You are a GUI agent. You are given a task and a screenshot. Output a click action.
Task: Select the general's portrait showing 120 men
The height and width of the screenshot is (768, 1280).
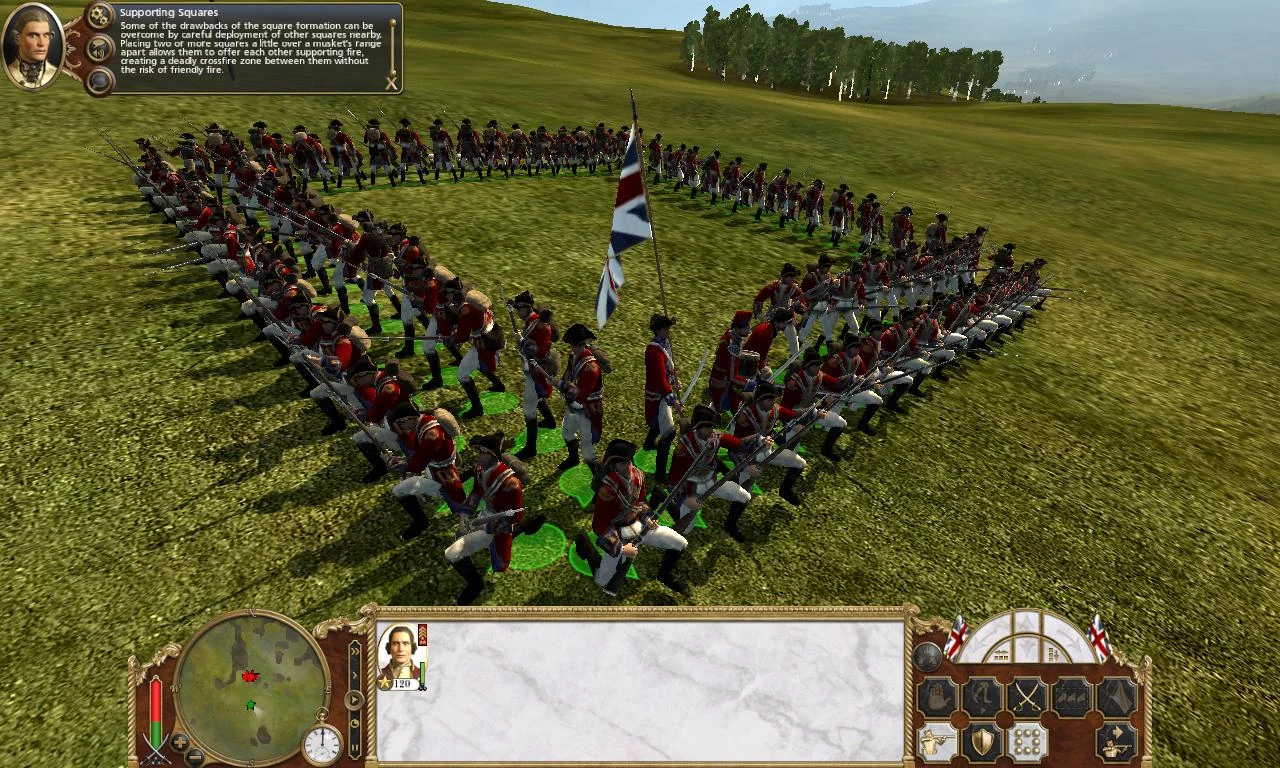pos(401,657)
